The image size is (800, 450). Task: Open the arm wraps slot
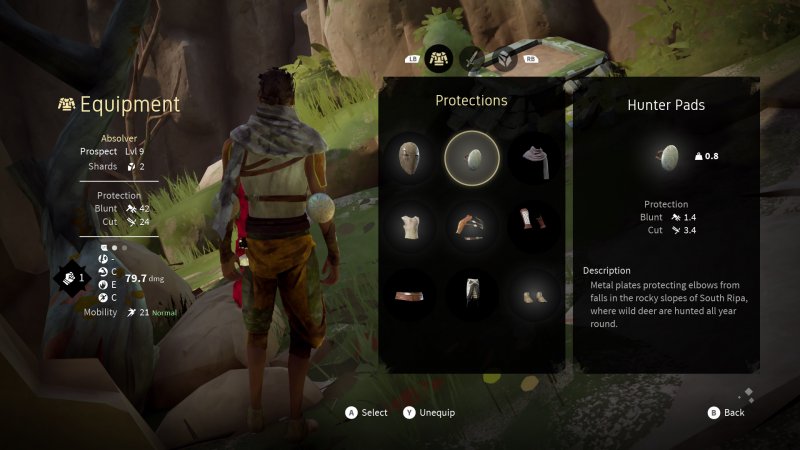[x=535, y=225]
